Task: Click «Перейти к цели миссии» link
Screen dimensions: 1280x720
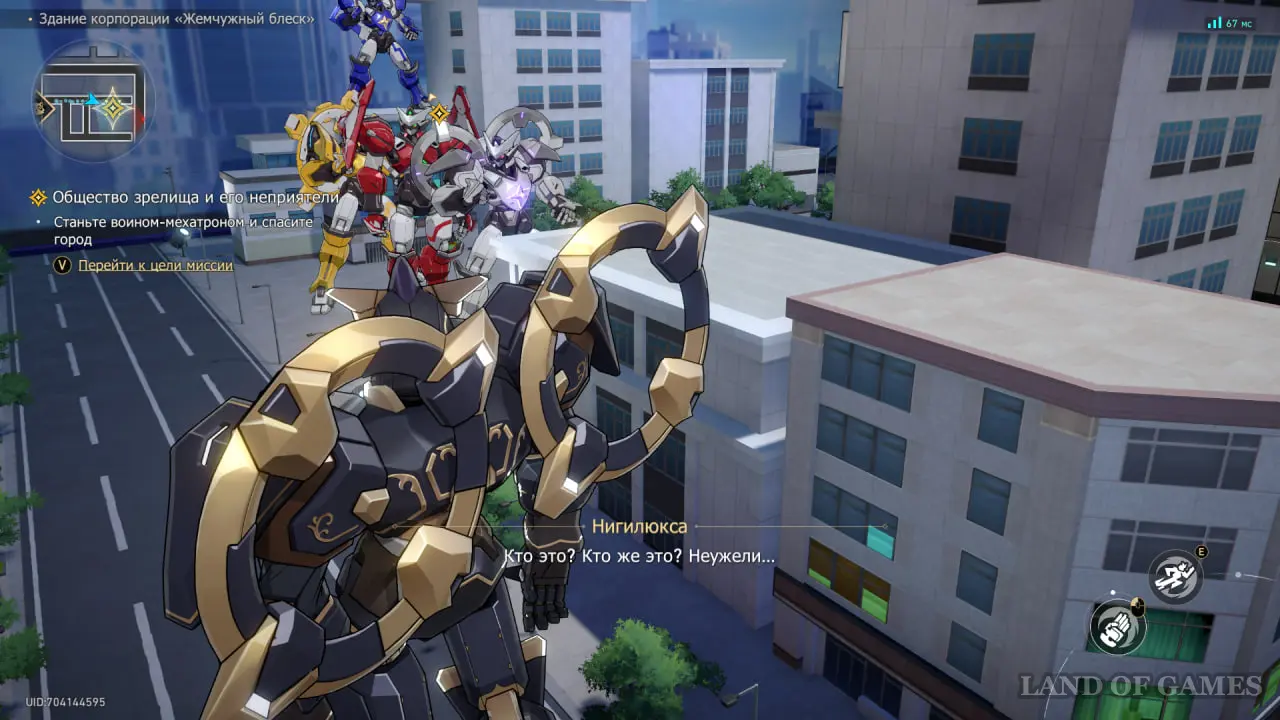Action: pos(155,265)
